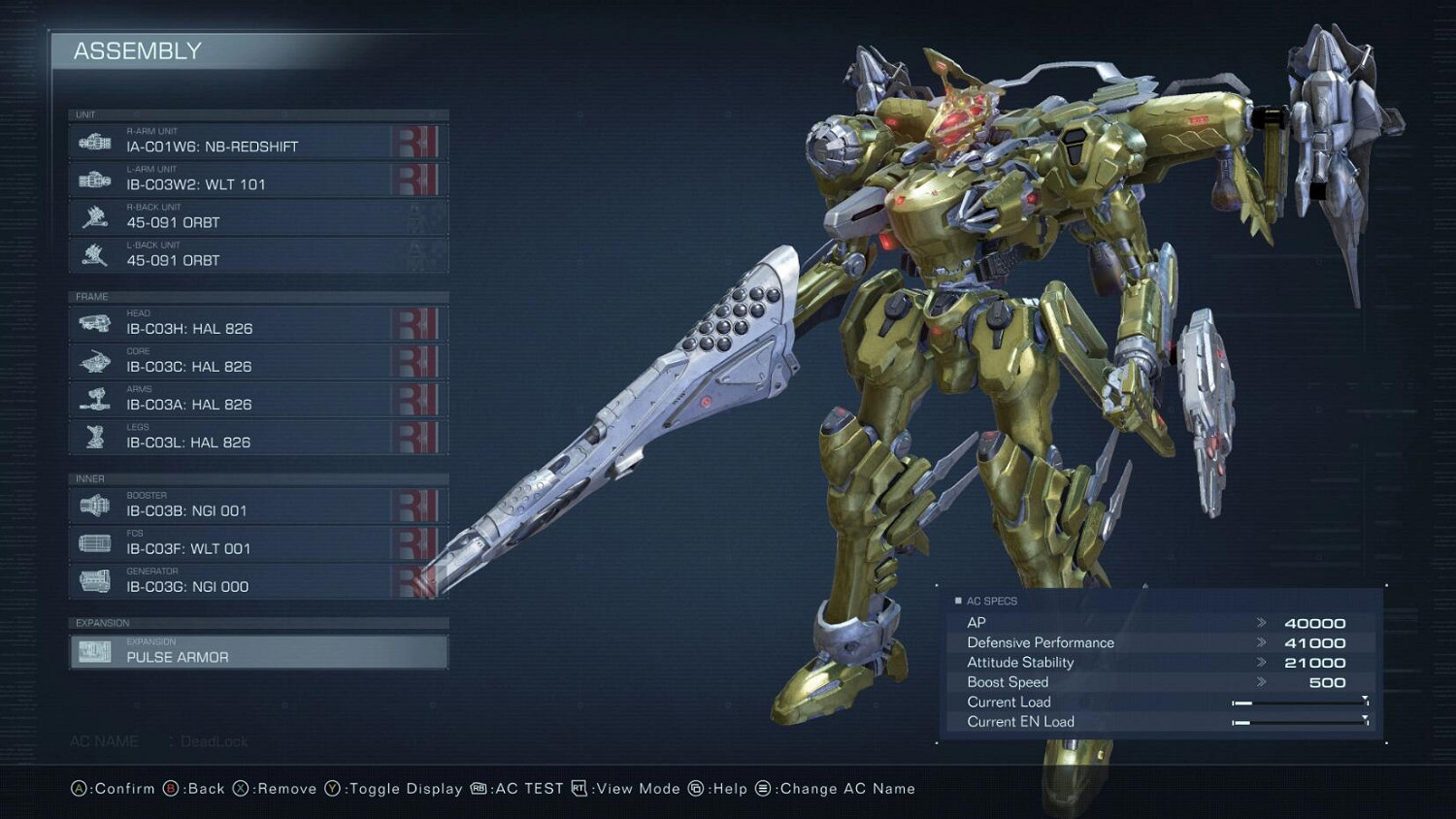Click the chevron beside Defensive Performance
1456x819 pixels.
[1264, 642]
